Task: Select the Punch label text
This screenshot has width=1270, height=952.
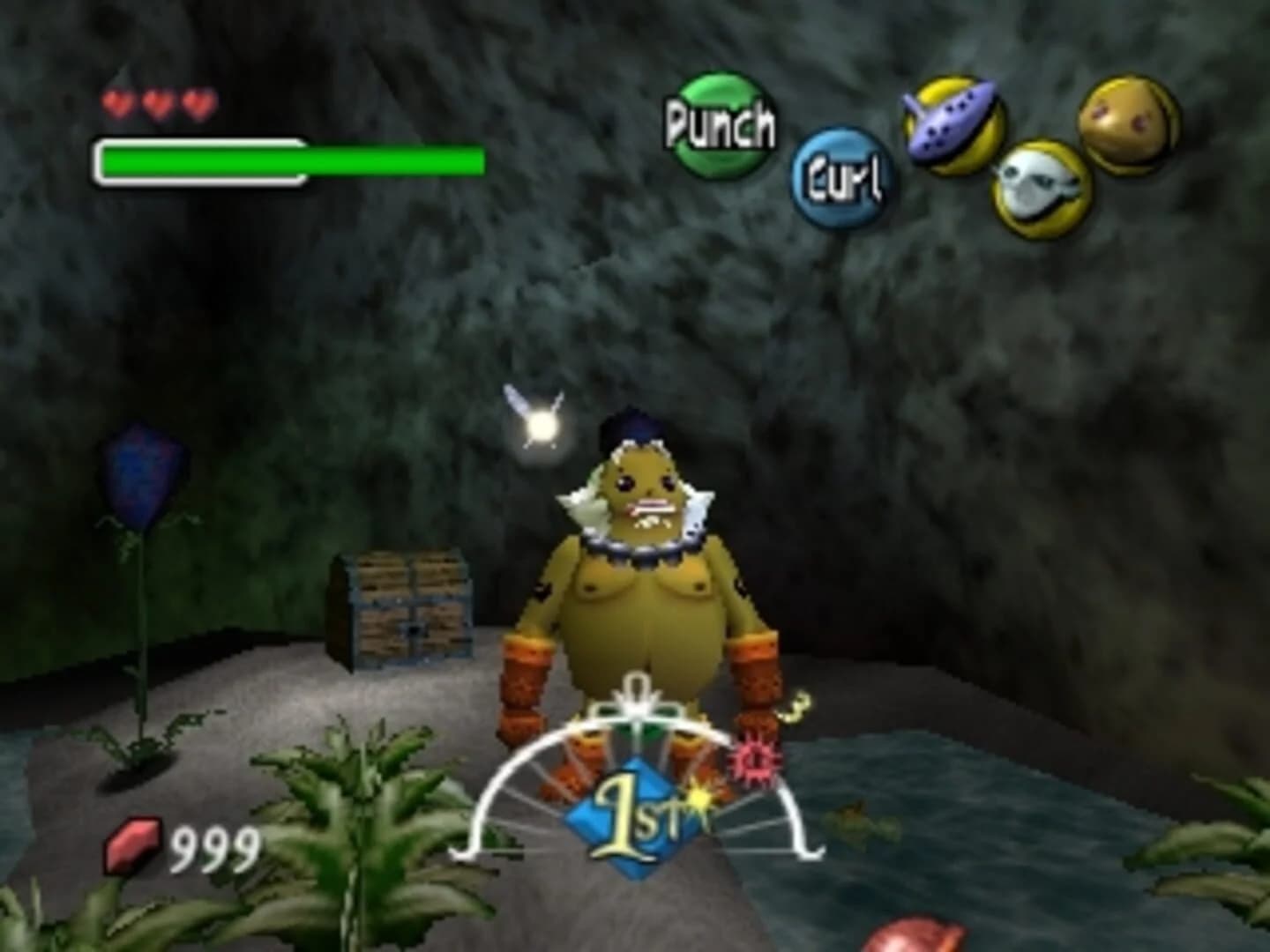Action: [x=721, y=126]
